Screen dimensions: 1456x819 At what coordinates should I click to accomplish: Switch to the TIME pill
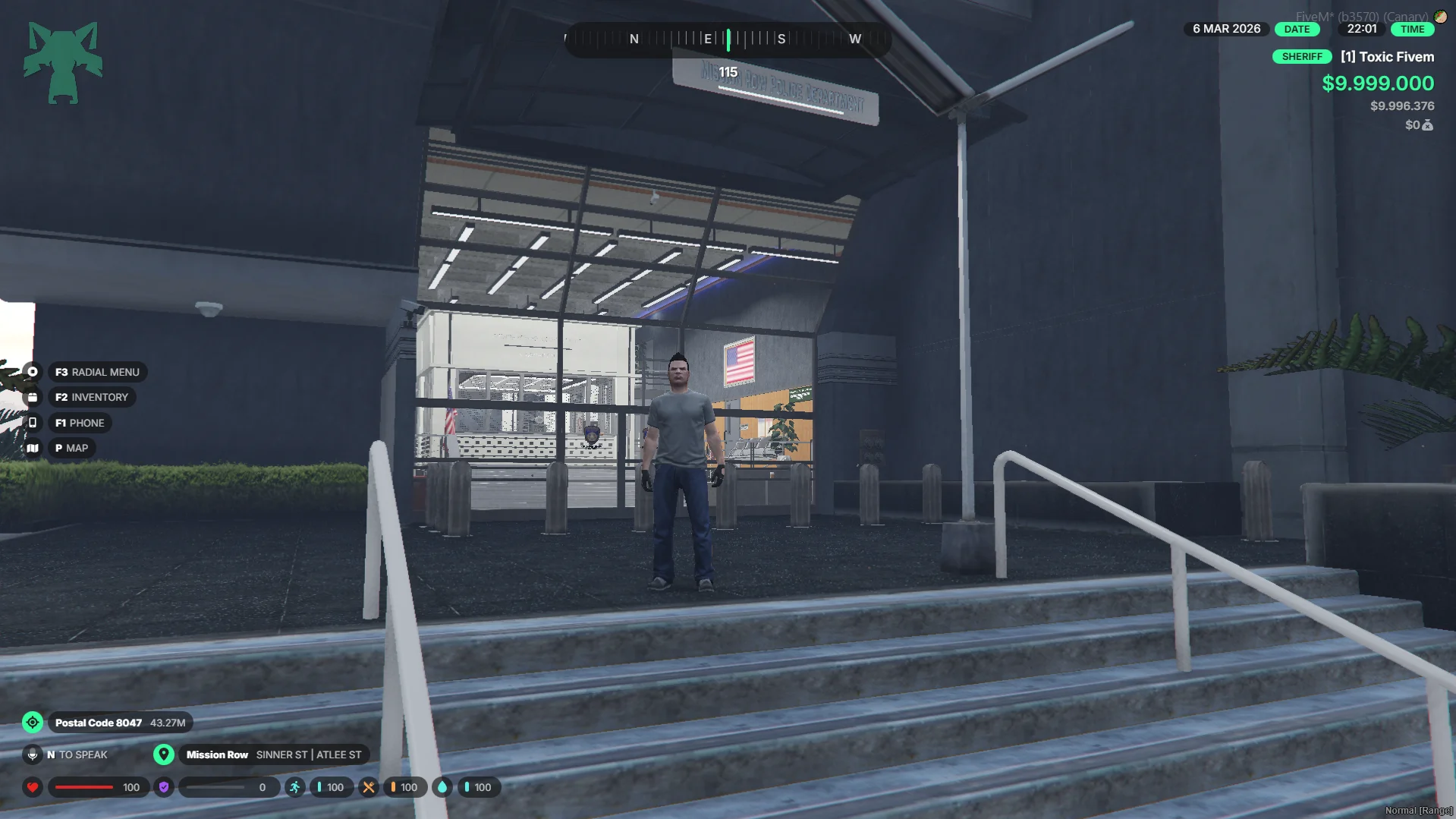click(x=1412, y=29)
